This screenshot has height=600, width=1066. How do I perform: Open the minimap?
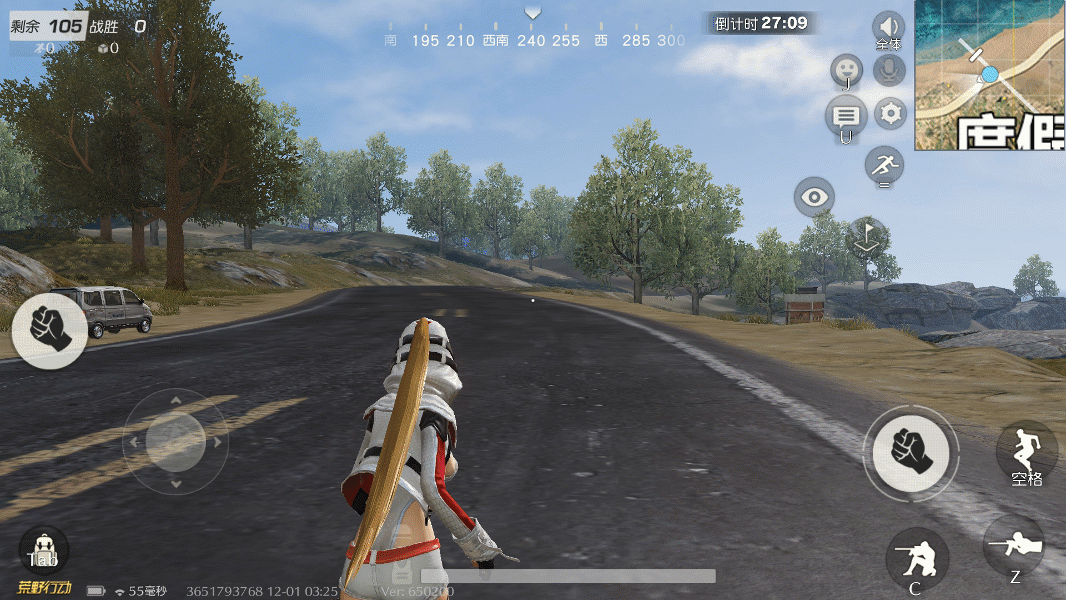click(990, 75)
